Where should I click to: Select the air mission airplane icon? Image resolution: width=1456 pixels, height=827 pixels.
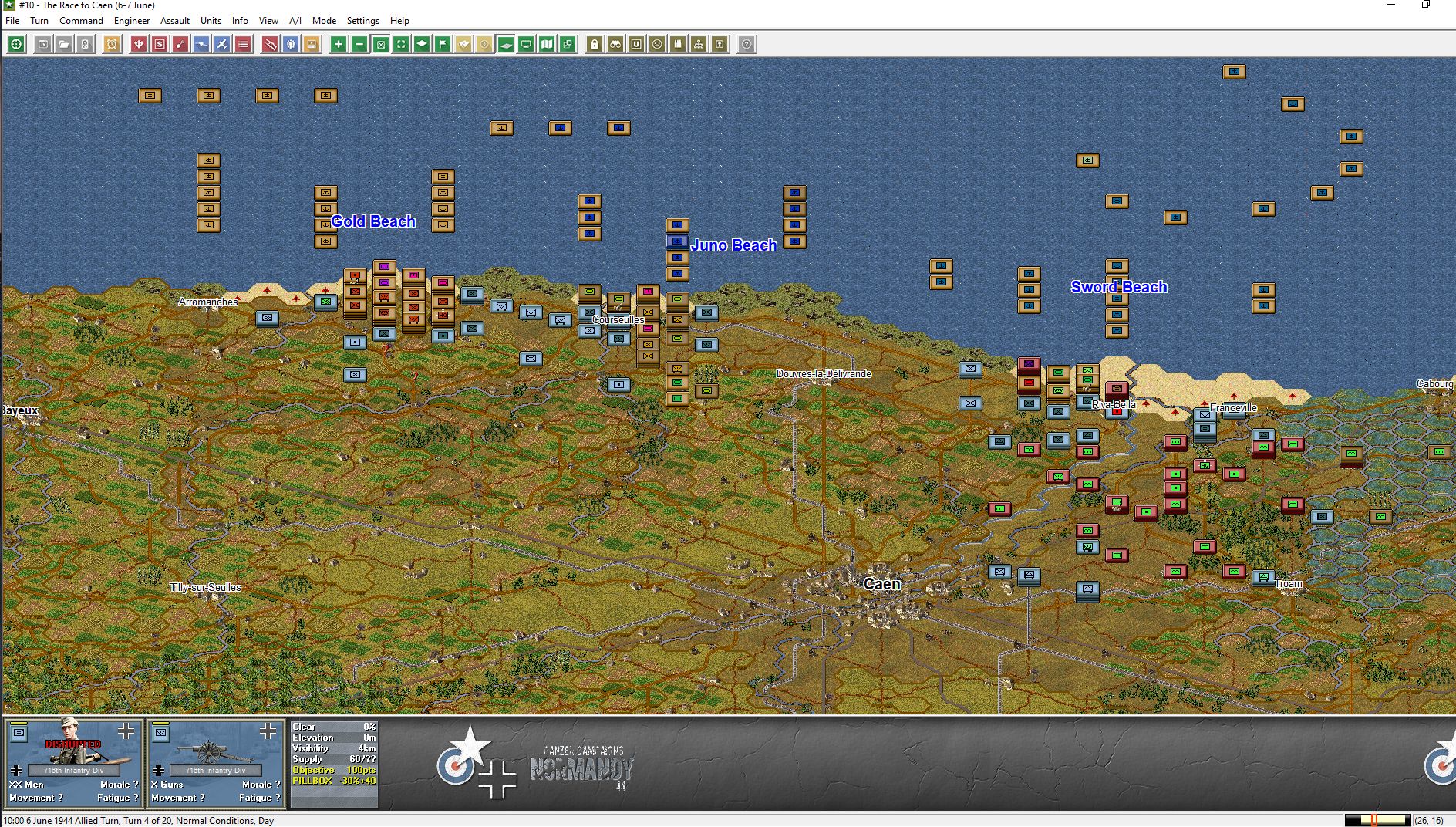tap(220, 45)
